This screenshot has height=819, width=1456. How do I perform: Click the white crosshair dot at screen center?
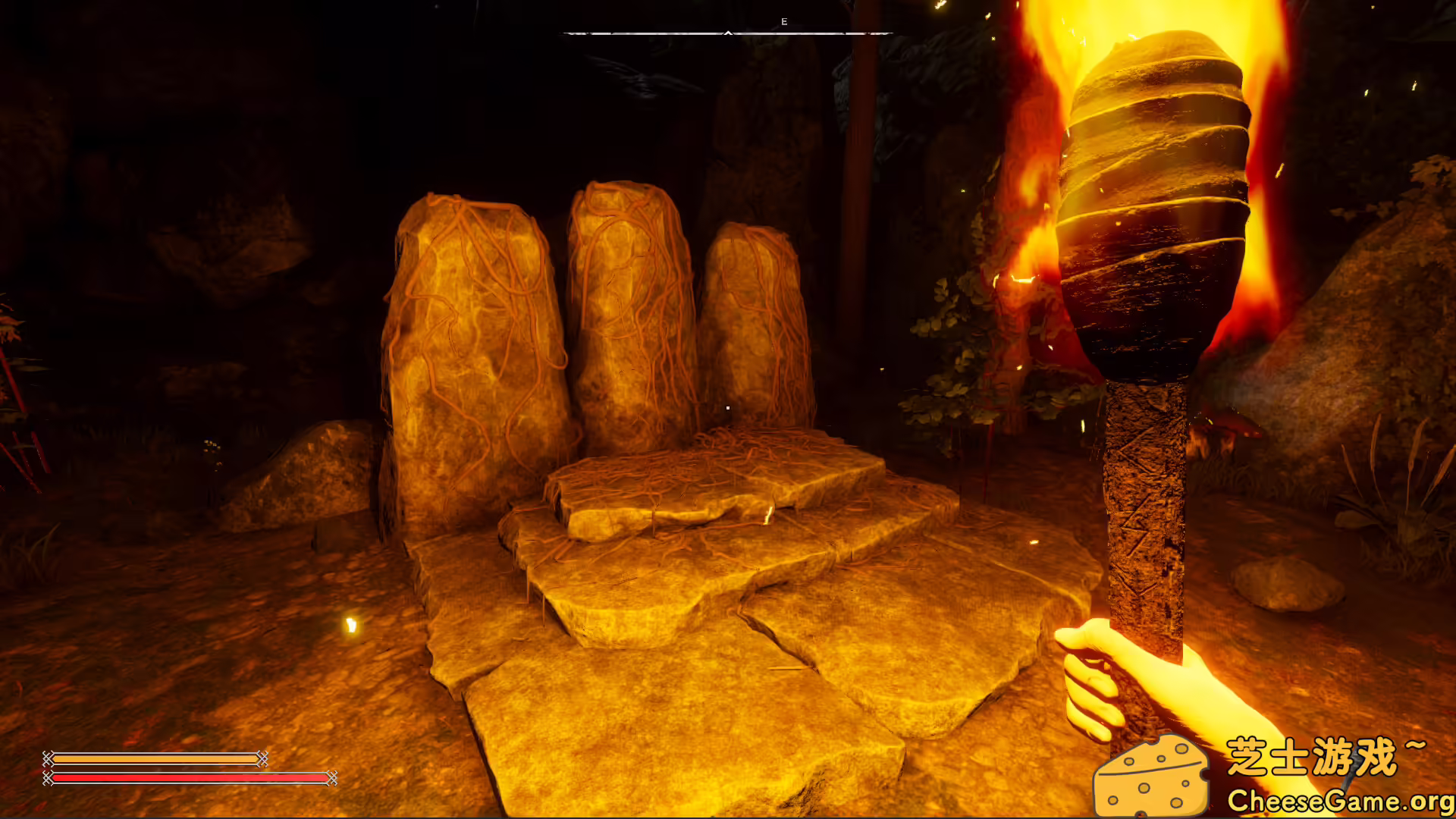pos(727,407)
